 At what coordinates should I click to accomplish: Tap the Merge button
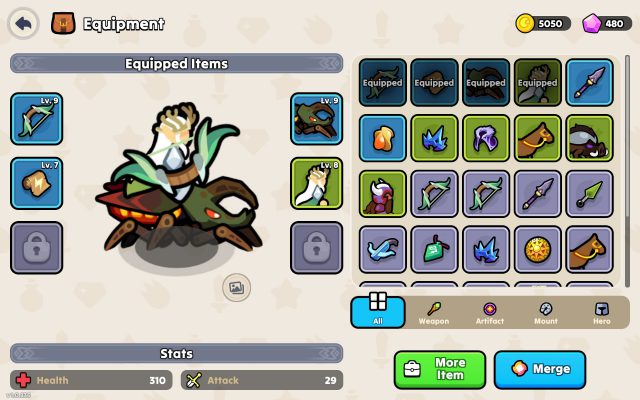point(540,369)
